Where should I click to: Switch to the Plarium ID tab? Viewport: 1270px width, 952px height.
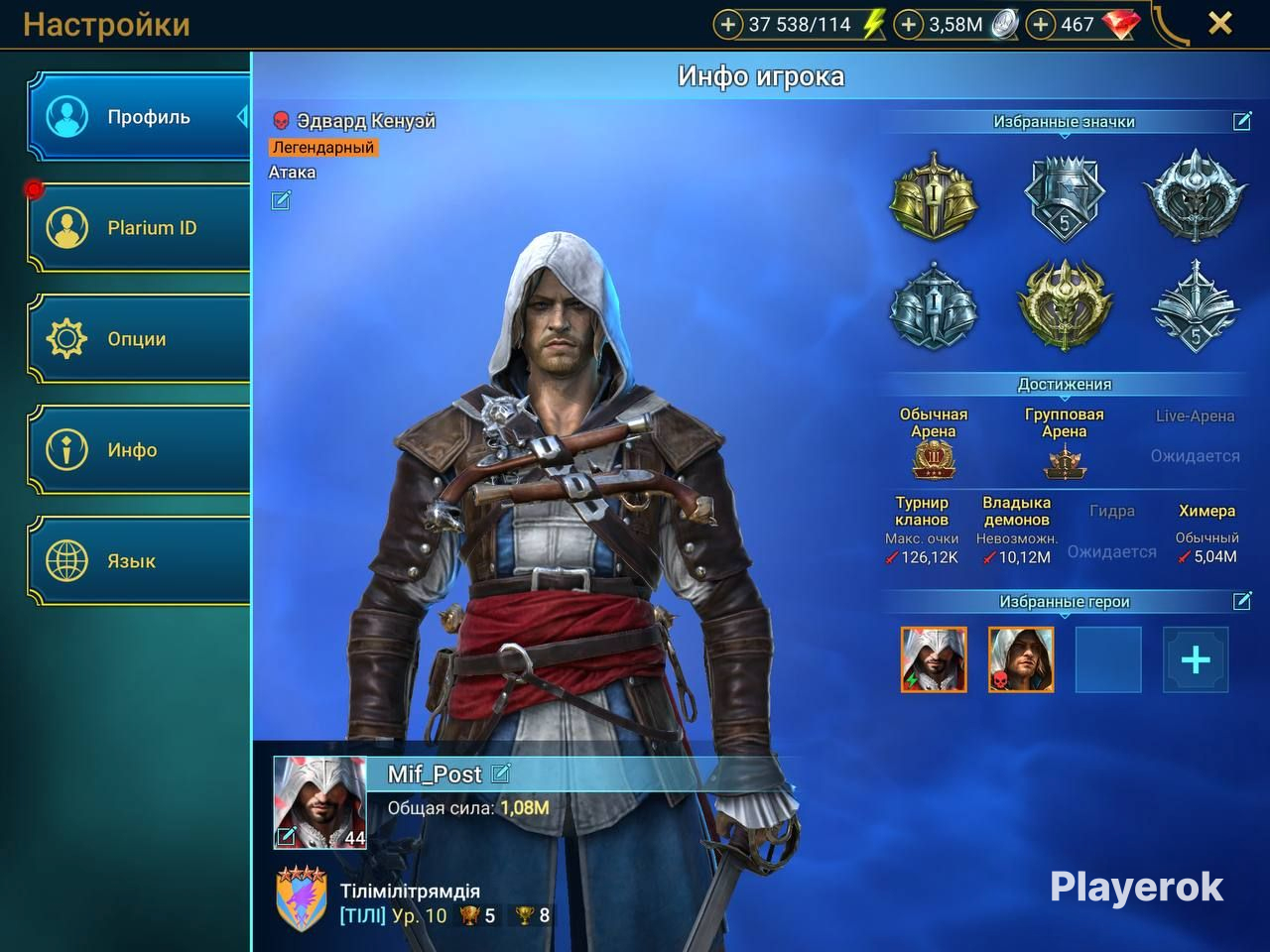pos(139,228)
